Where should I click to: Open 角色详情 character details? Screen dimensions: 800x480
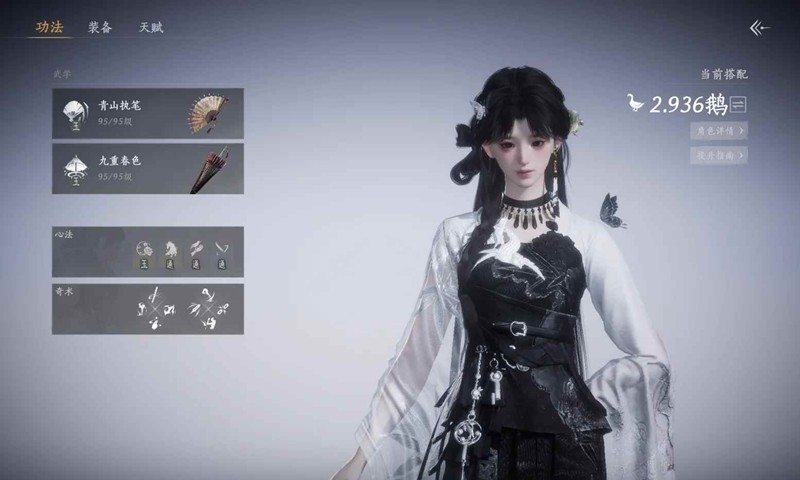coord(718,130)
